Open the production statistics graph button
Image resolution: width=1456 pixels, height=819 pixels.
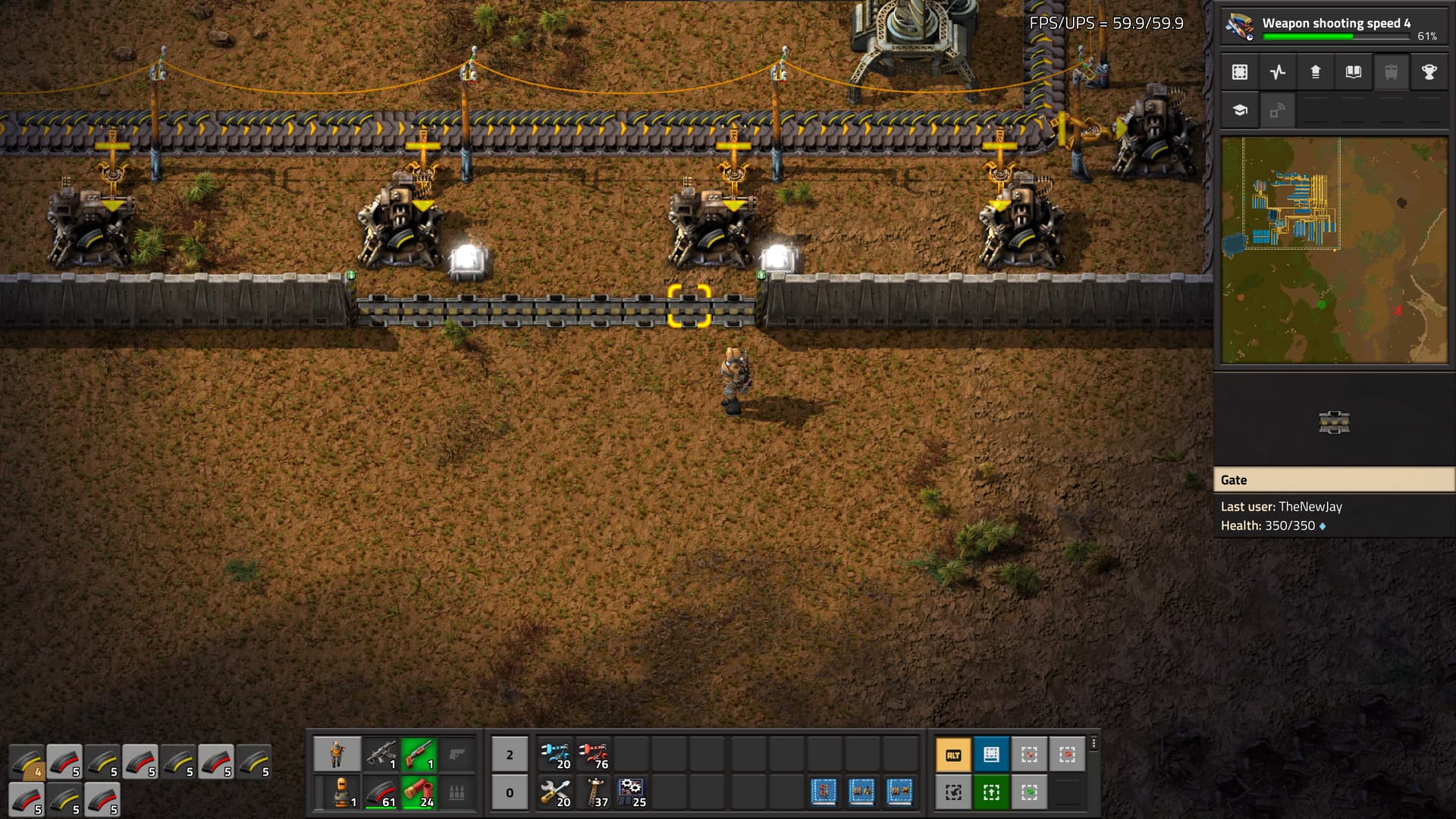(1278, 72)
